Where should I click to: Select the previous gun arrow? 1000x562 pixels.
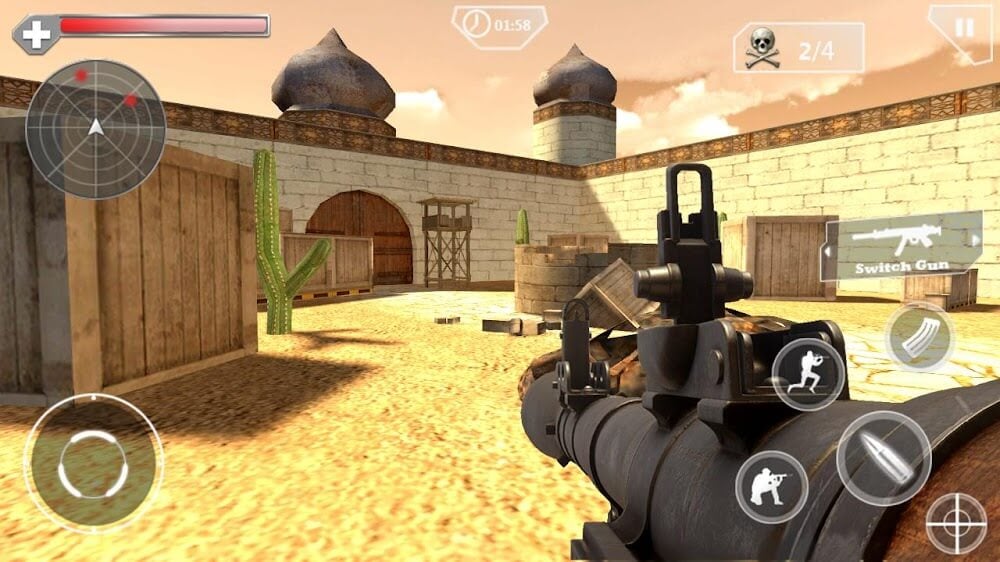pyautogui.click(x=829, y=252)
